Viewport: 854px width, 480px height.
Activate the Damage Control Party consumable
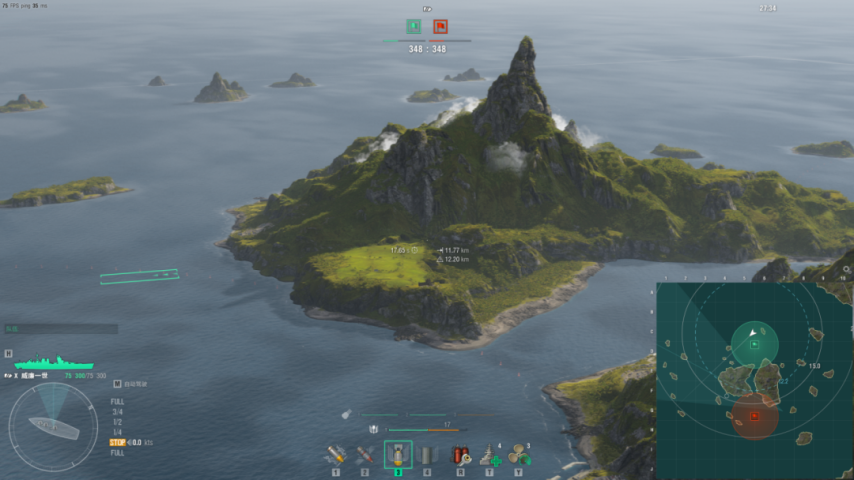pos(460,455)
